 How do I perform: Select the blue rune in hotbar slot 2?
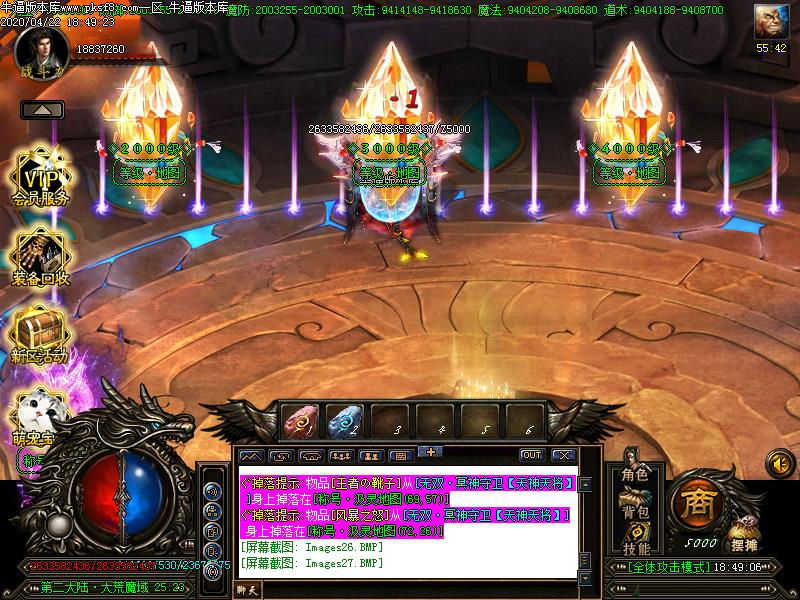click(343, 422)
